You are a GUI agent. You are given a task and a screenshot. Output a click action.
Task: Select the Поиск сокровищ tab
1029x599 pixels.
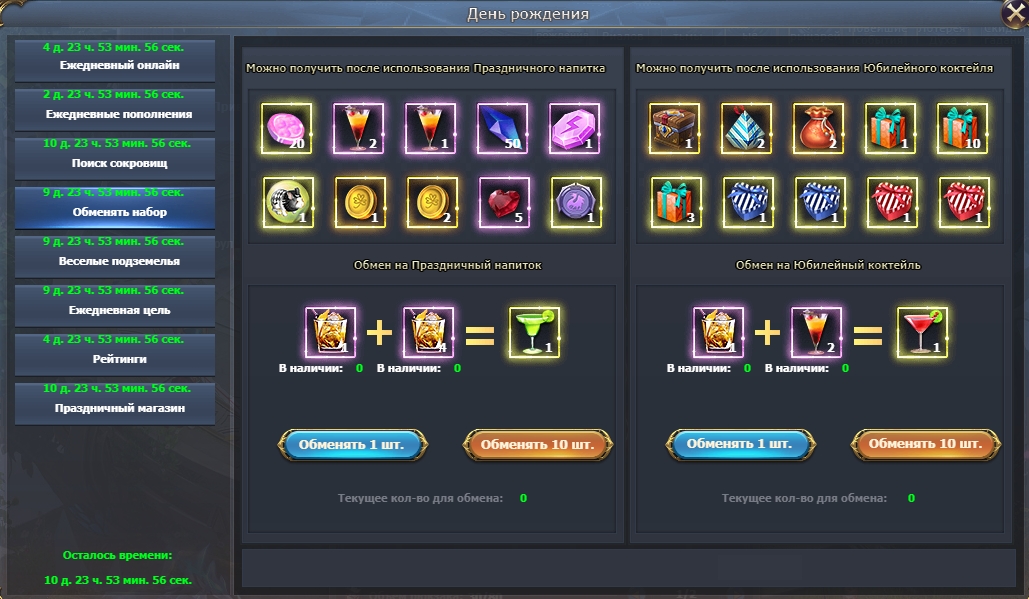[113, 157]
